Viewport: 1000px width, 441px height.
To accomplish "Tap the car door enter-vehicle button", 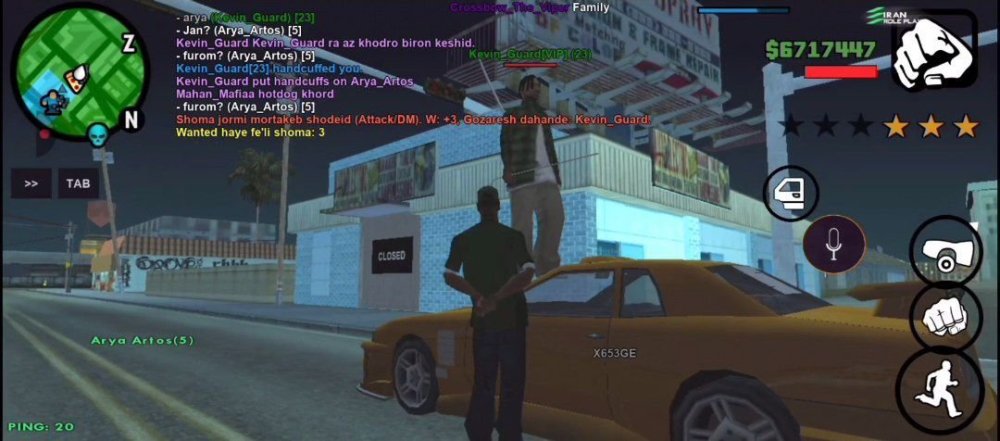I will click(790, 193).
